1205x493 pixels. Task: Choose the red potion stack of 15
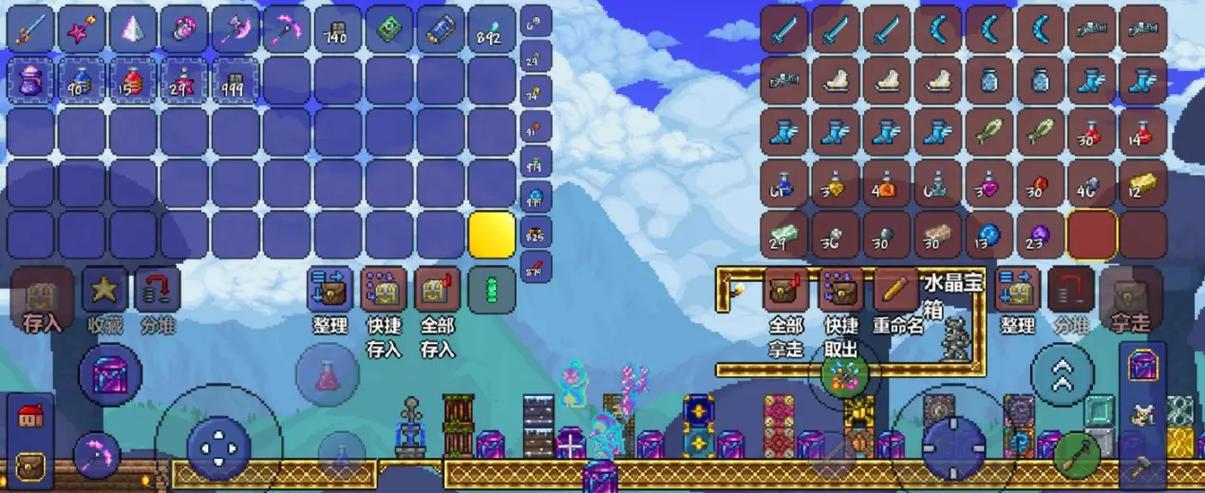click(134, 79)
